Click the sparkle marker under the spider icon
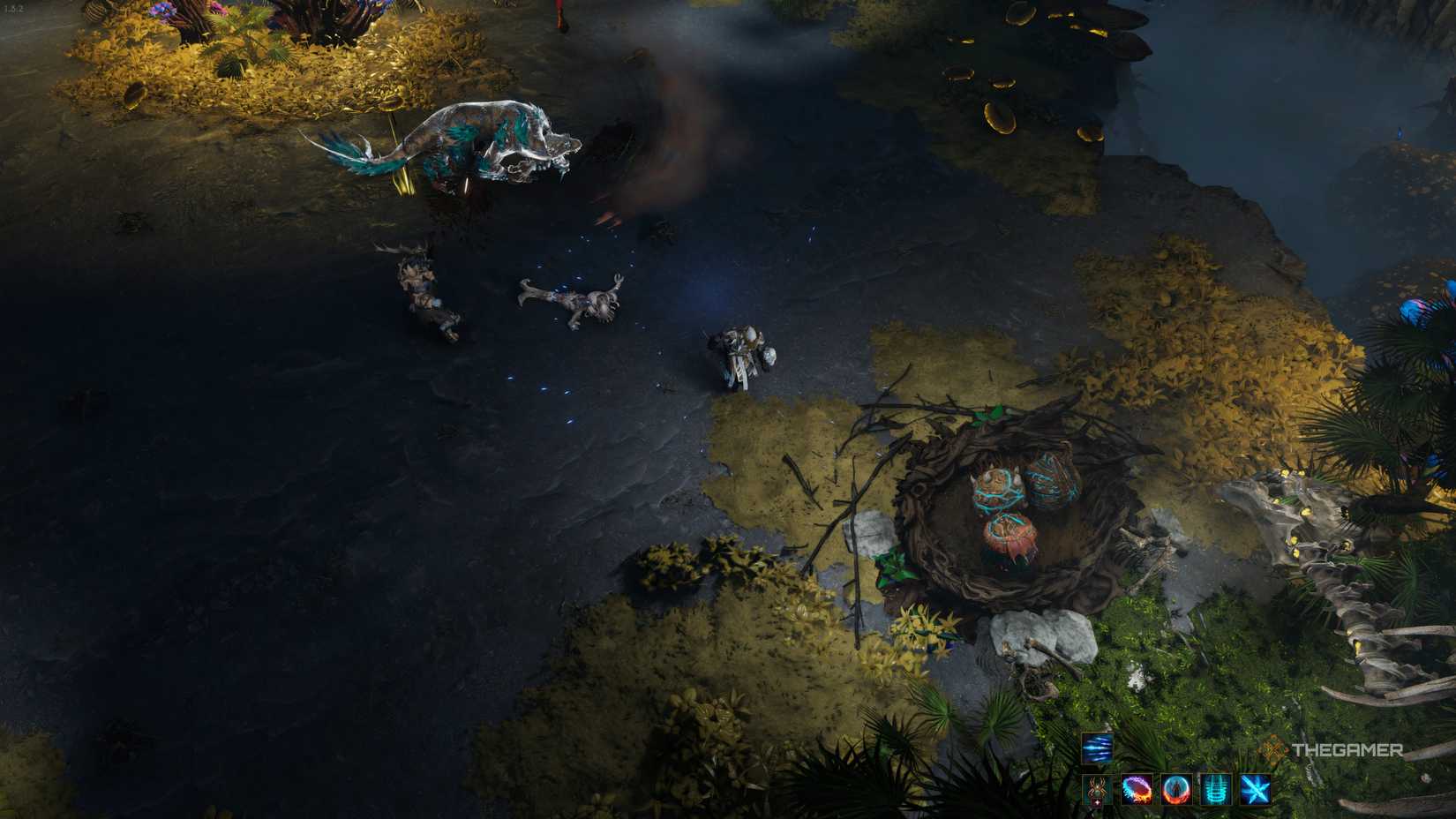This screenshot has width=1456, height=819. click(x=1097, y=801)
